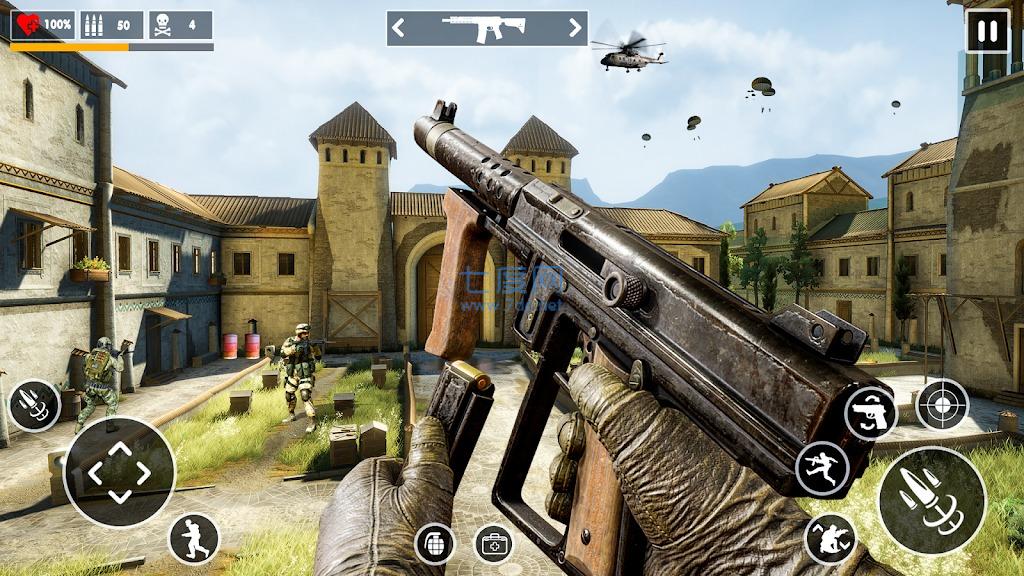Cycle to the next weapon with right arrow
1024x576 pixels.
pyautogui.click(x=574, y=28)
